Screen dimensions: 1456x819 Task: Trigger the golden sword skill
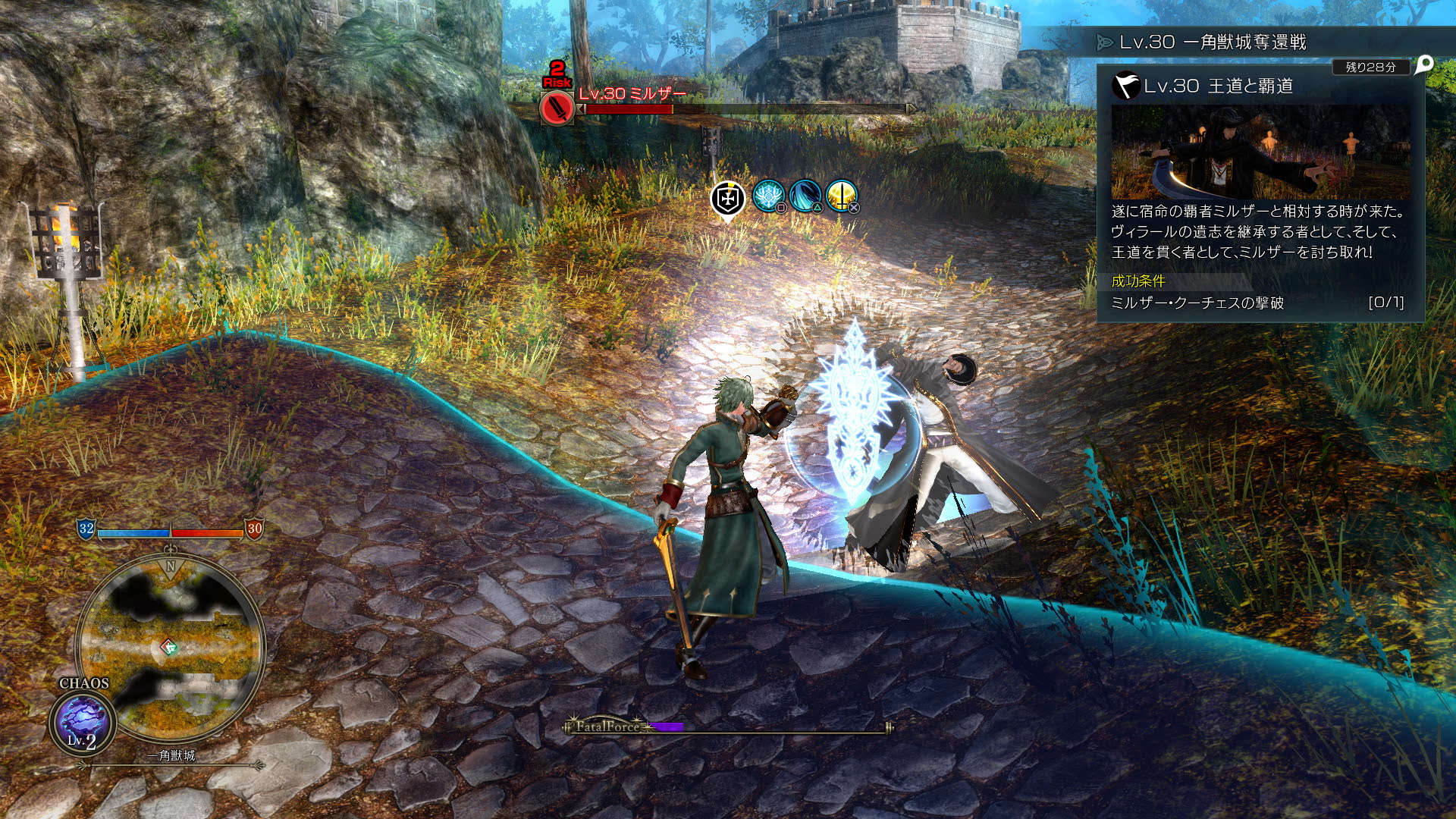tap(840, 196)
